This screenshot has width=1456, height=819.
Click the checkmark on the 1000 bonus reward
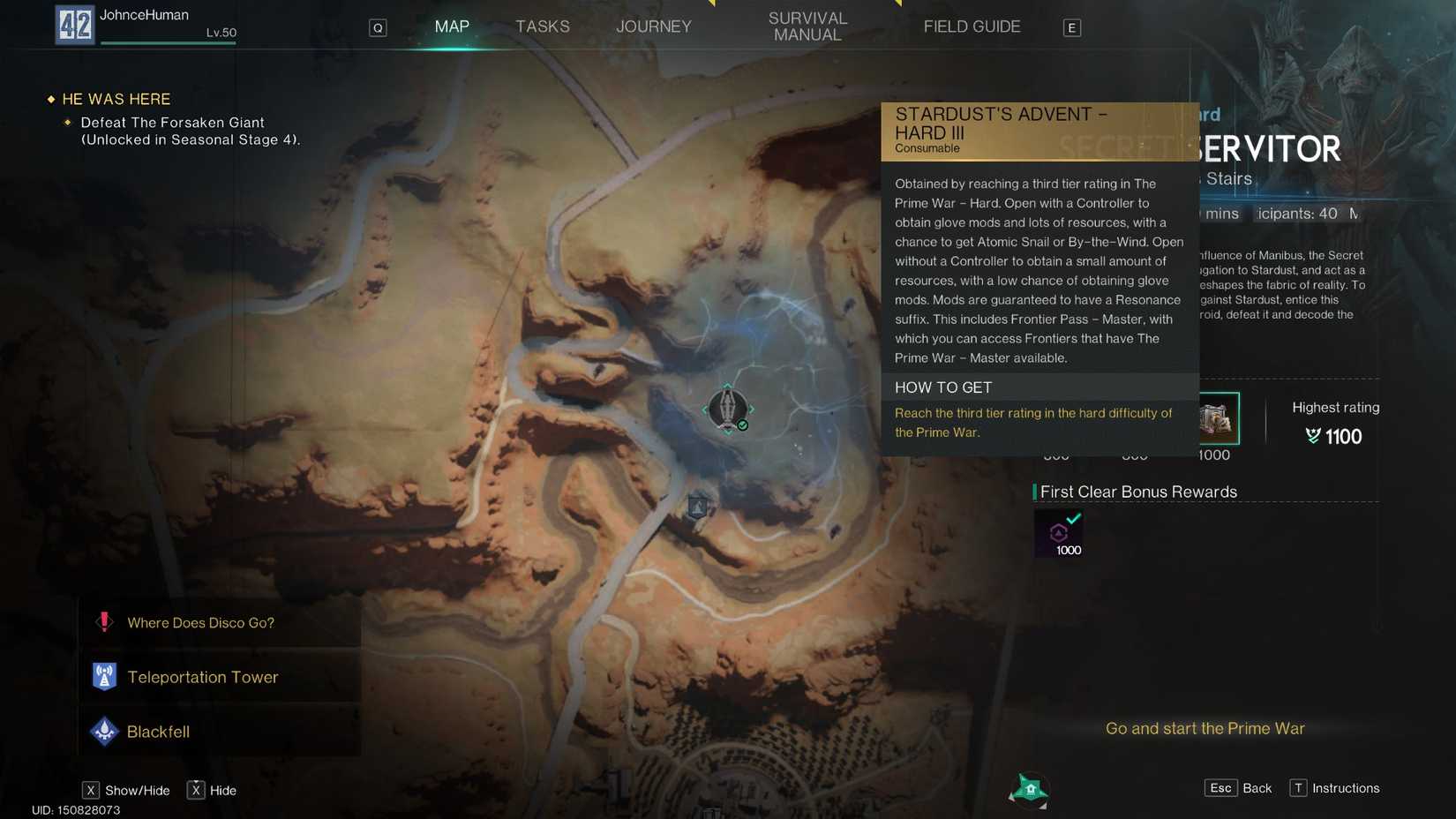click(x=1073, y=521)
